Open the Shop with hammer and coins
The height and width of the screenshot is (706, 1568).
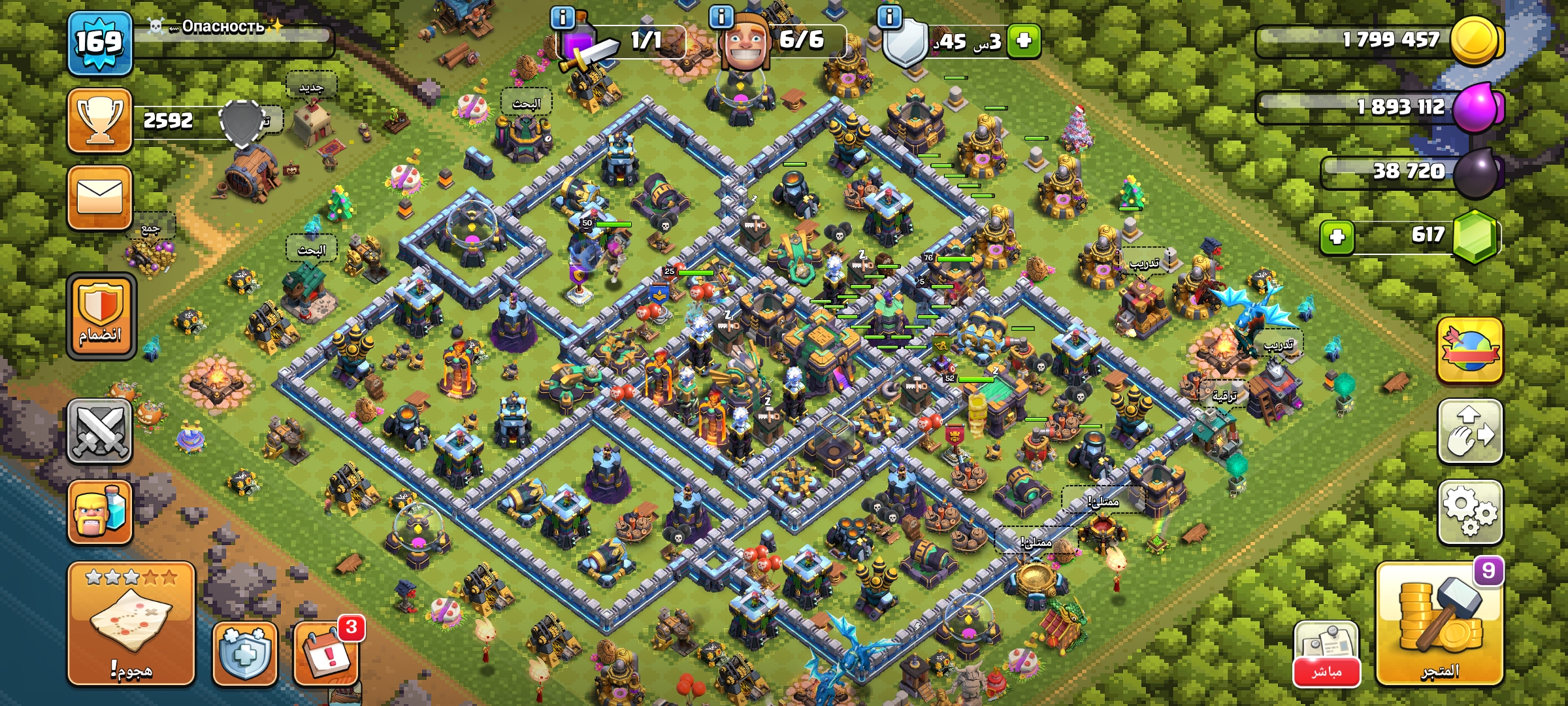click(x=1439, y=624)
